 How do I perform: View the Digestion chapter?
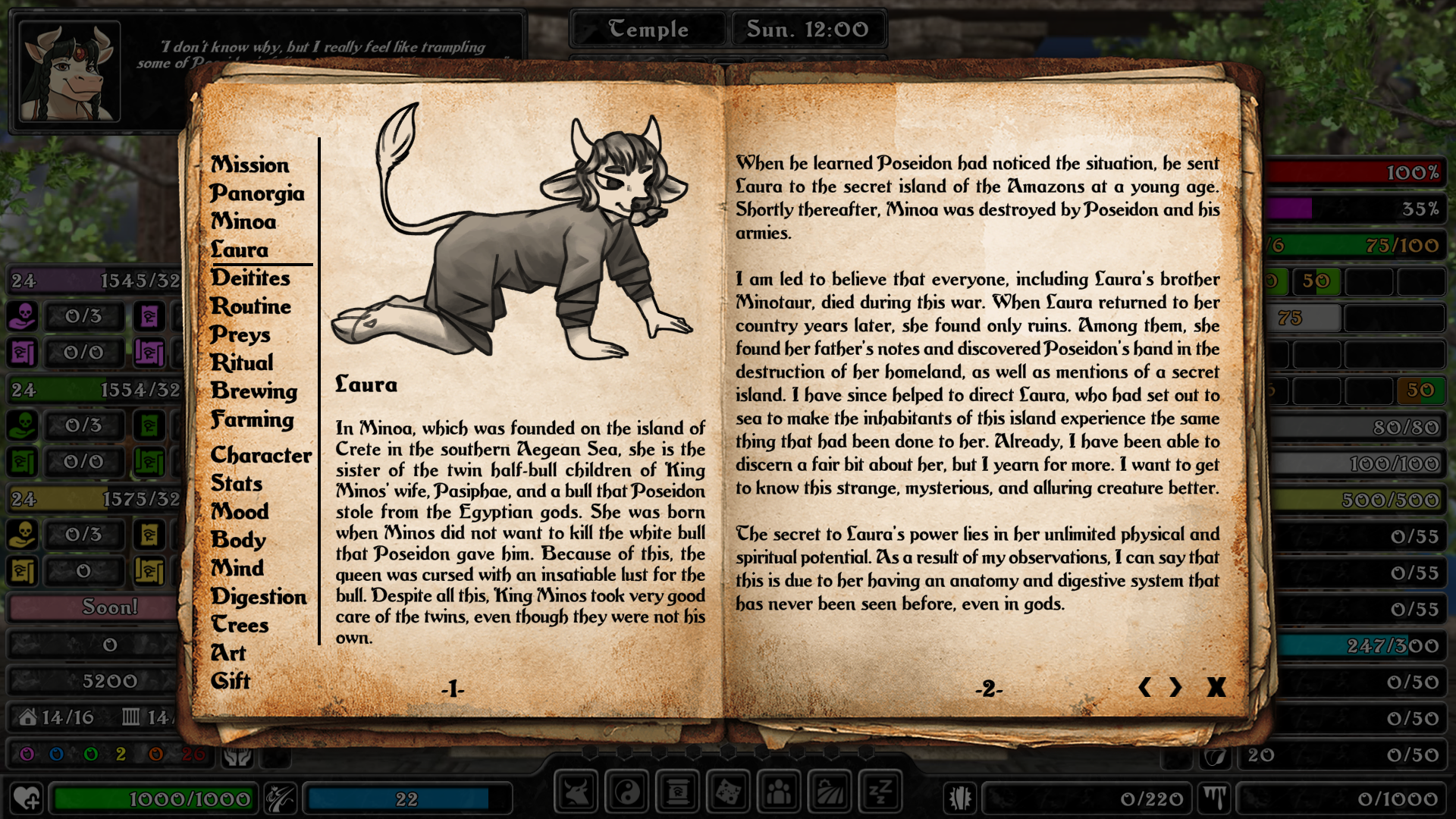[259, 597]
